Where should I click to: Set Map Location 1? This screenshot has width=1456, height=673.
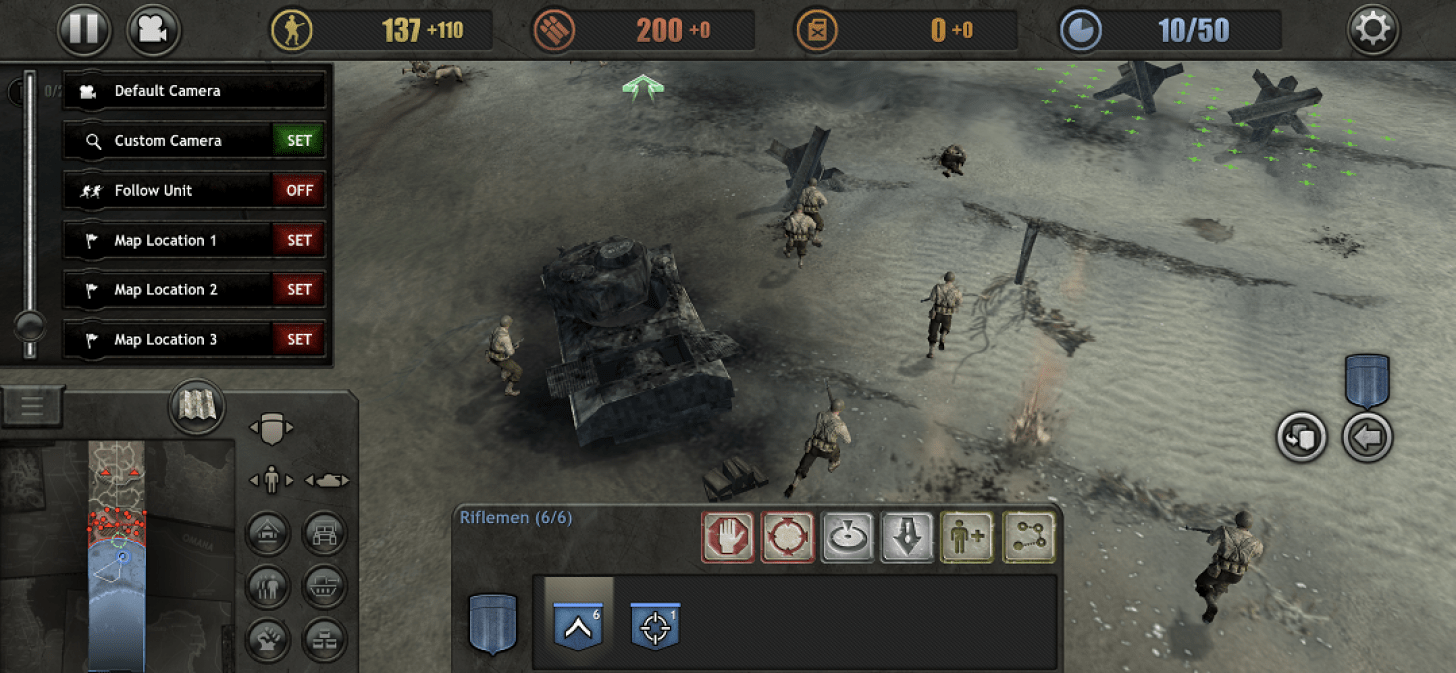coord(299,240)
